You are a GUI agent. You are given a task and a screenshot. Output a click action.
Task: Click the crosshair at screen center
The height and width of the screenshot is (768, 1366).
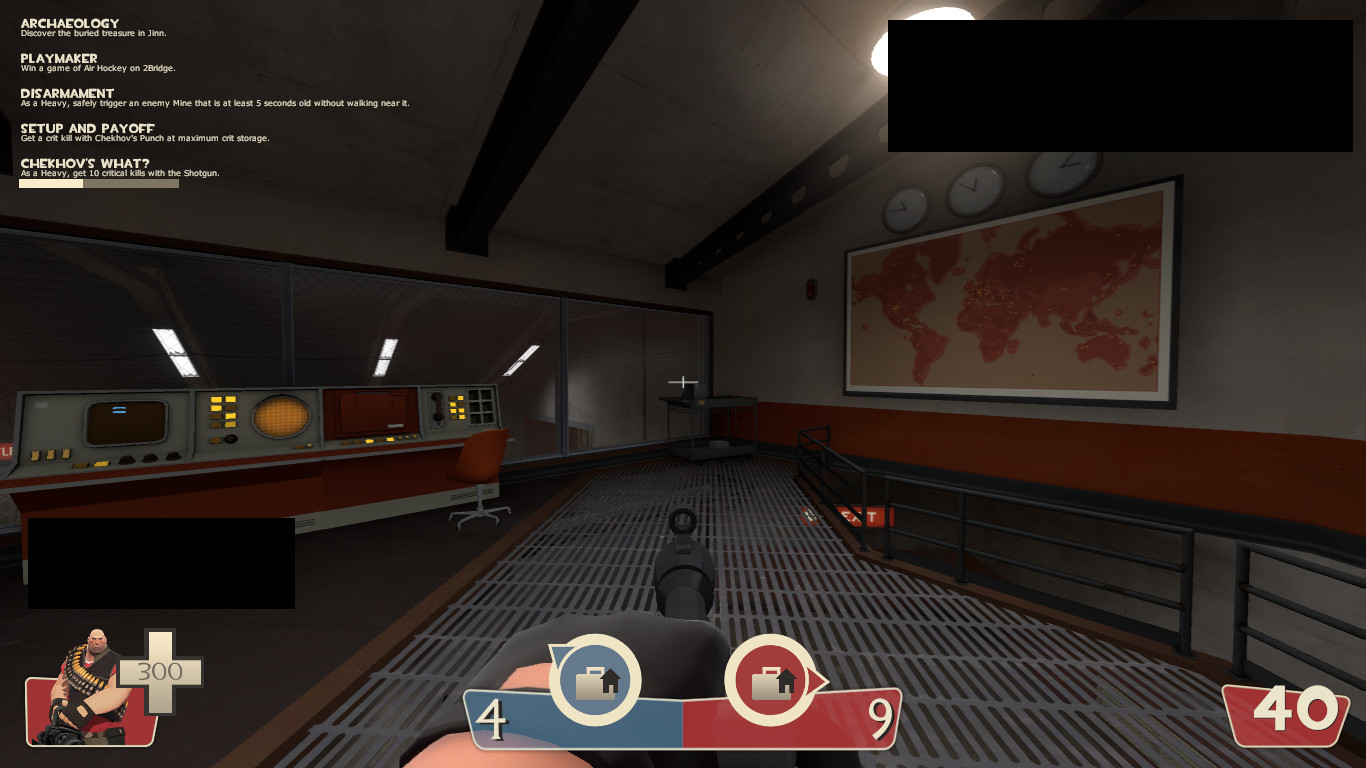[x=683, y=382]
